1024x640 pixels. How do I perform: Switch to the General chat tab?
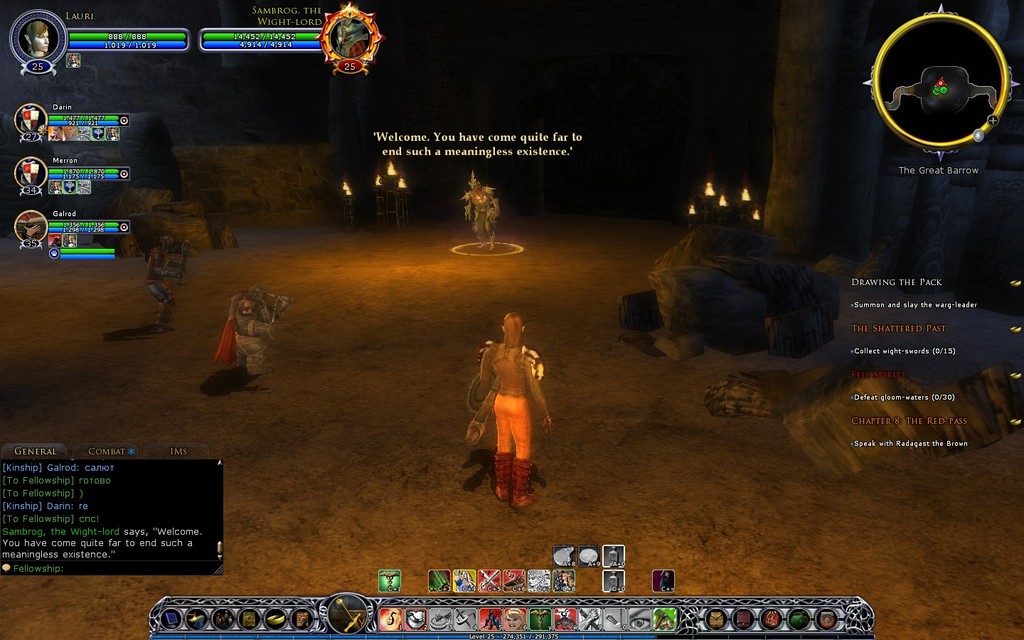pos(36,451)
